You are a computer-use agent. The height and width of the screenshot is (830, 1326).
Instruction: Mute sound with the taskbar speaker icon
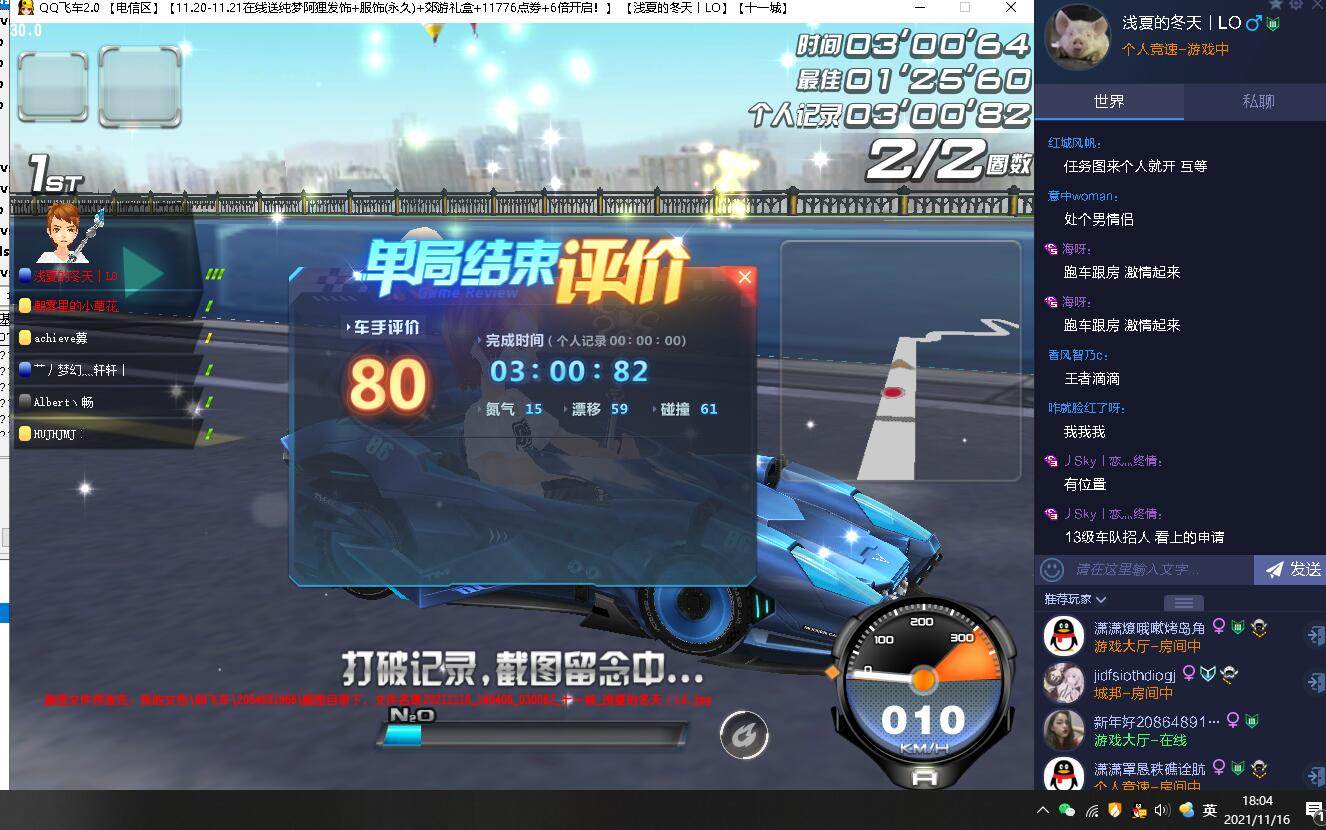1162,810
